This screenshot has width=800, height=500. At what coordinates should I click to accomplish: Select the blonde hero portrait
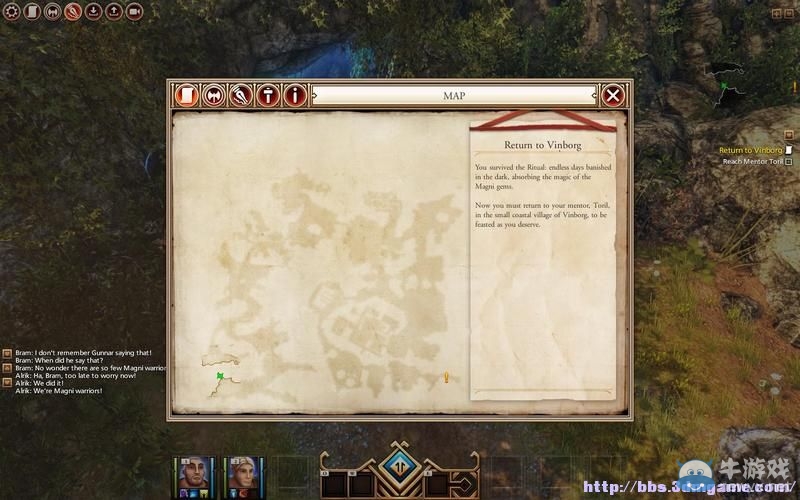[243, 473]
